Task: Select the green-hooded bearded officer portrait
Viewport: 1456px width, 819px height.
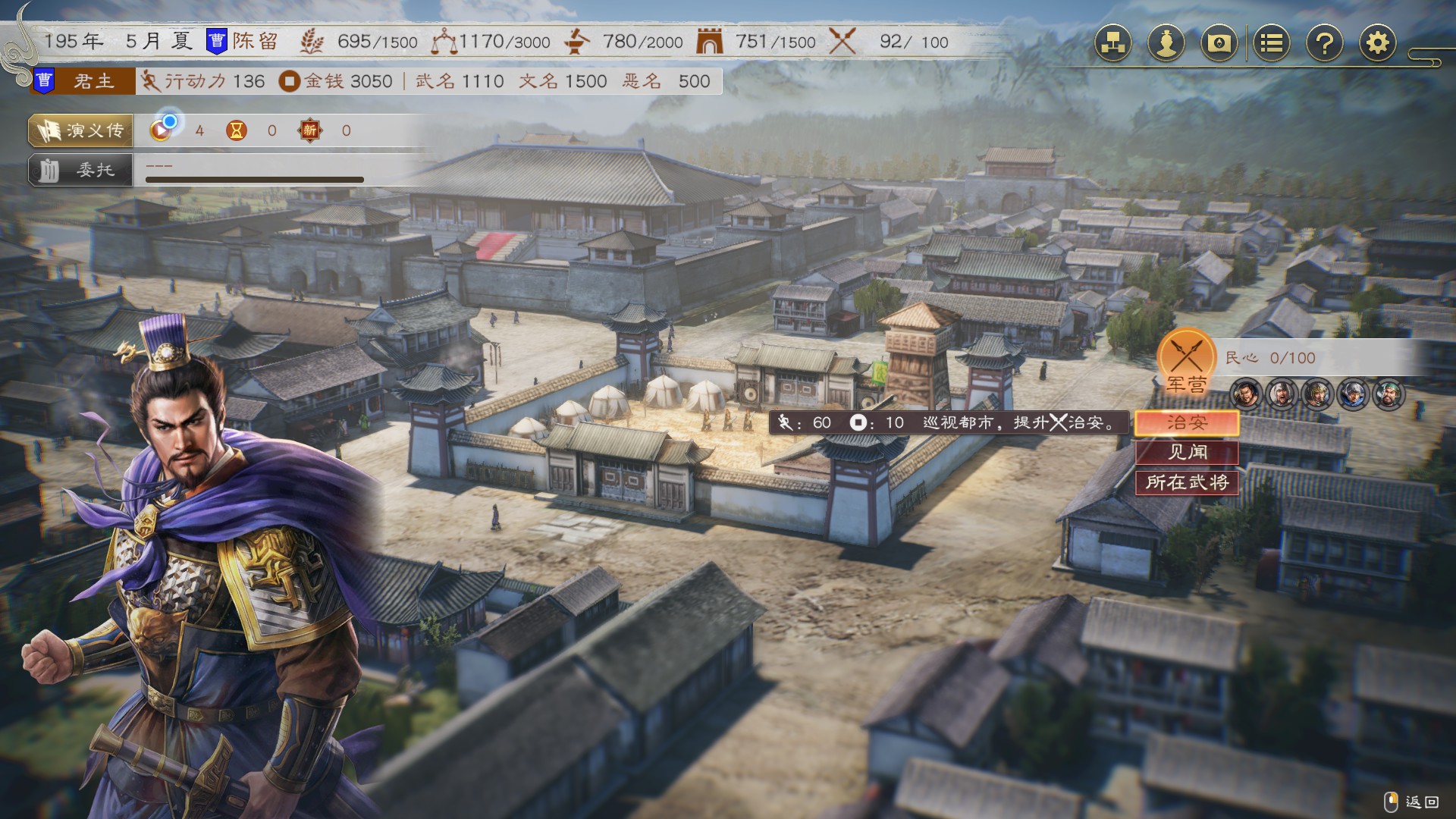Action: pos(1389,394)
